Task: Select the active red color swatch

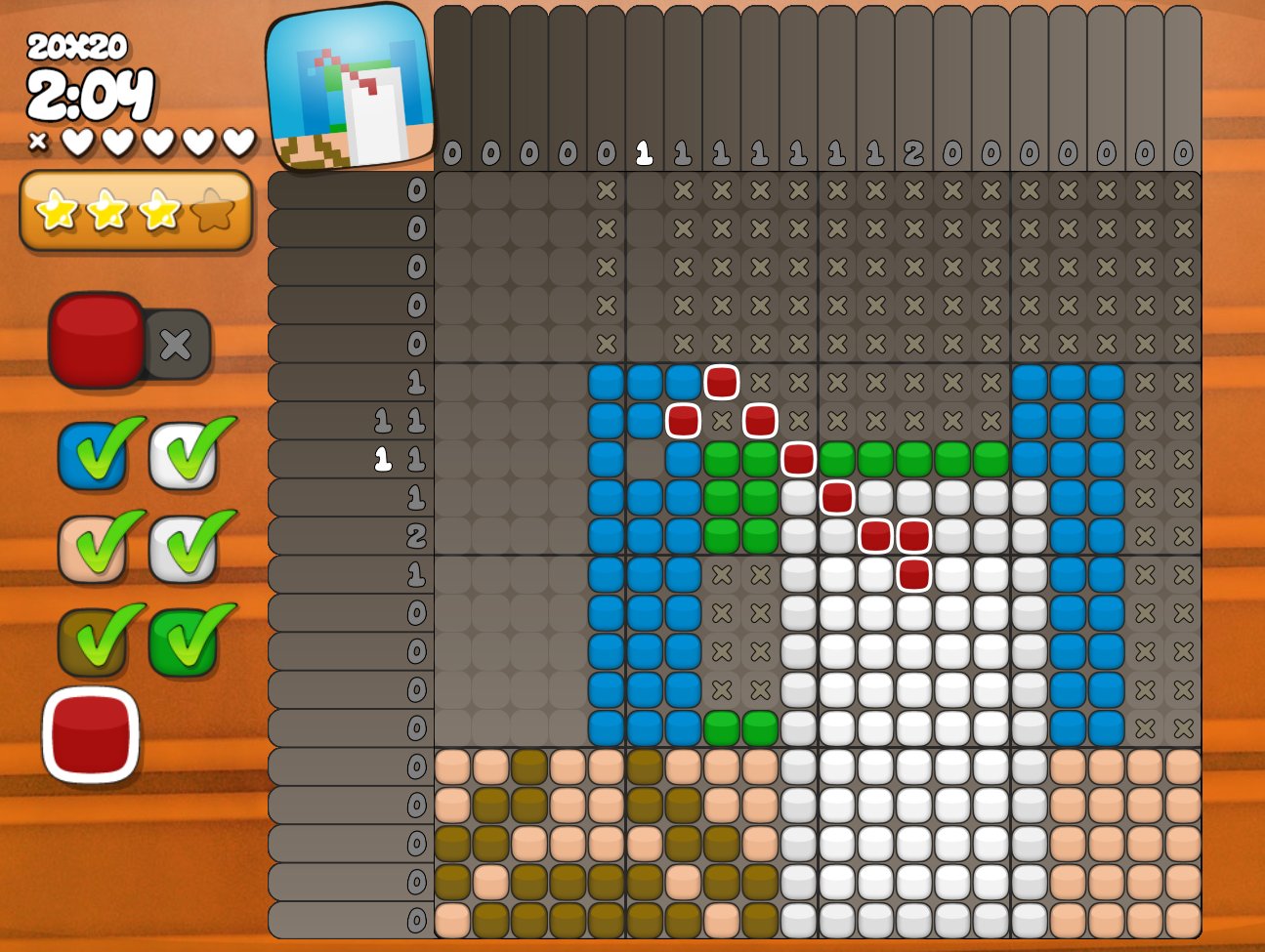Action: (91, 734)
